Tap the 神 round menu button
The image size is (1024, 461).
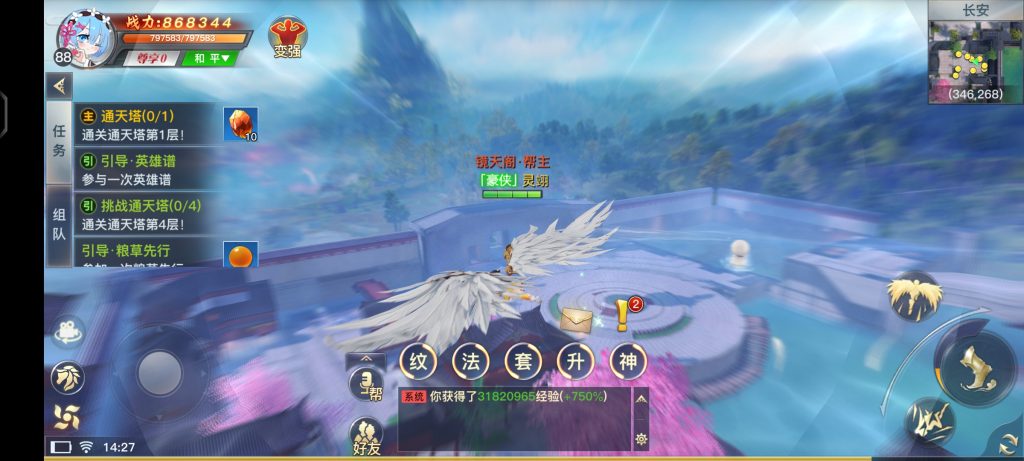pyautogui.click(x=628, y=361)
